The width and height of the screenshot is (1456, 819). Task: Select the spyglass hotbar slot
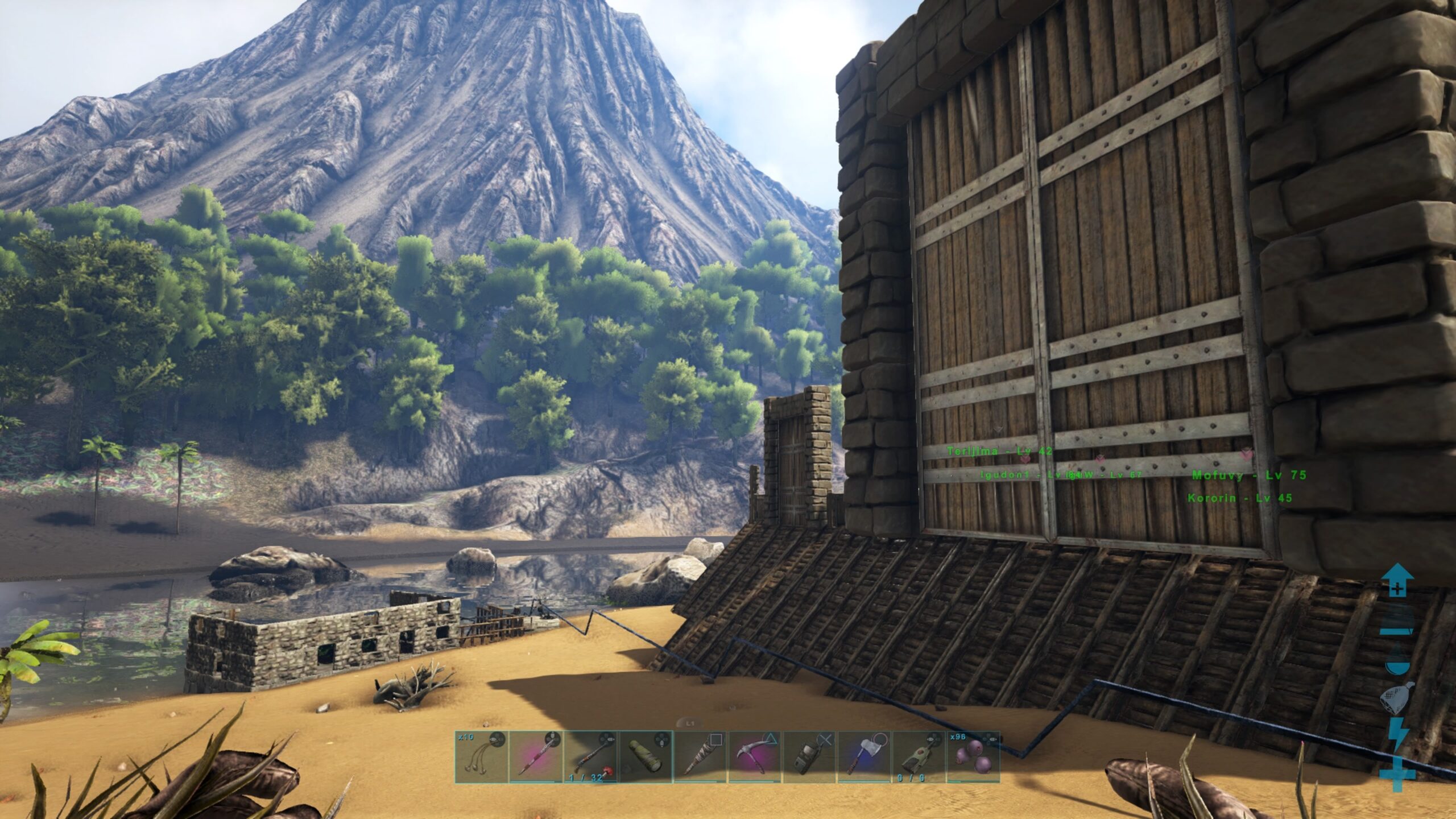point(644,756)
